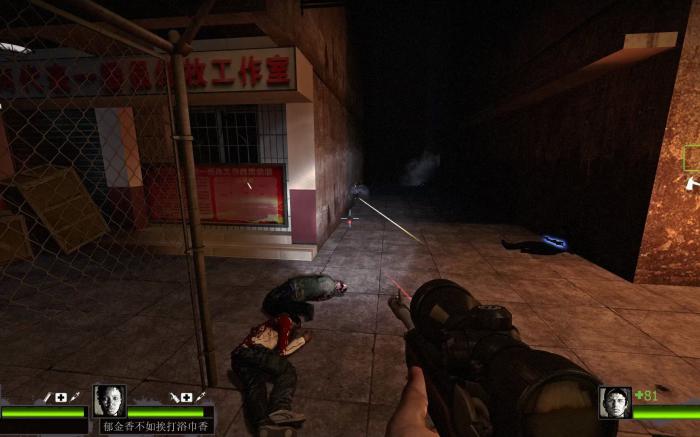
Task: Click the teammate name 郁金香不如挨打浴巾香
Action: pos(157,426)
